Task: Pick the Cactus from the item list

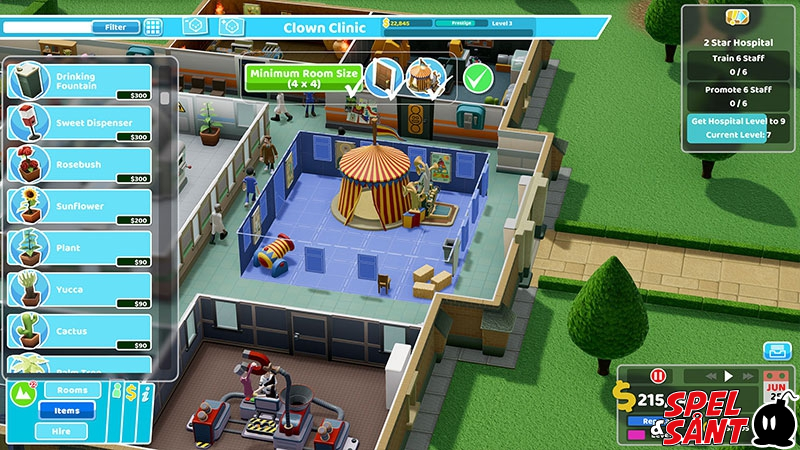Action: (x=80, y=331)
